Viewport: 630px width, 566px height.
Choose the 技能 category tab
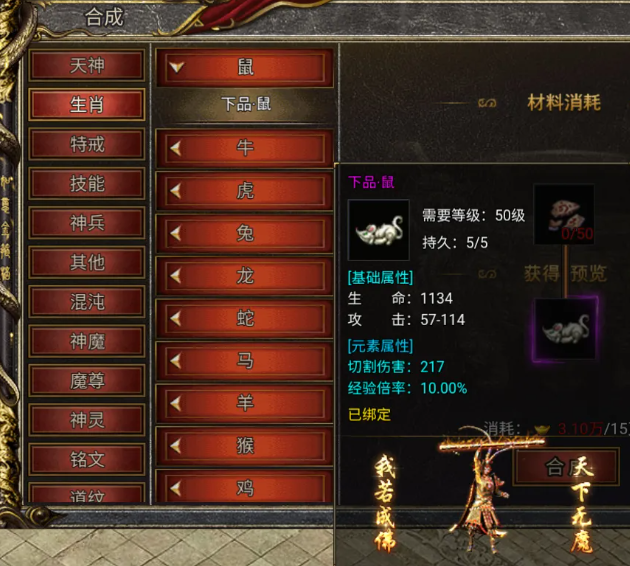pos(87,184)
